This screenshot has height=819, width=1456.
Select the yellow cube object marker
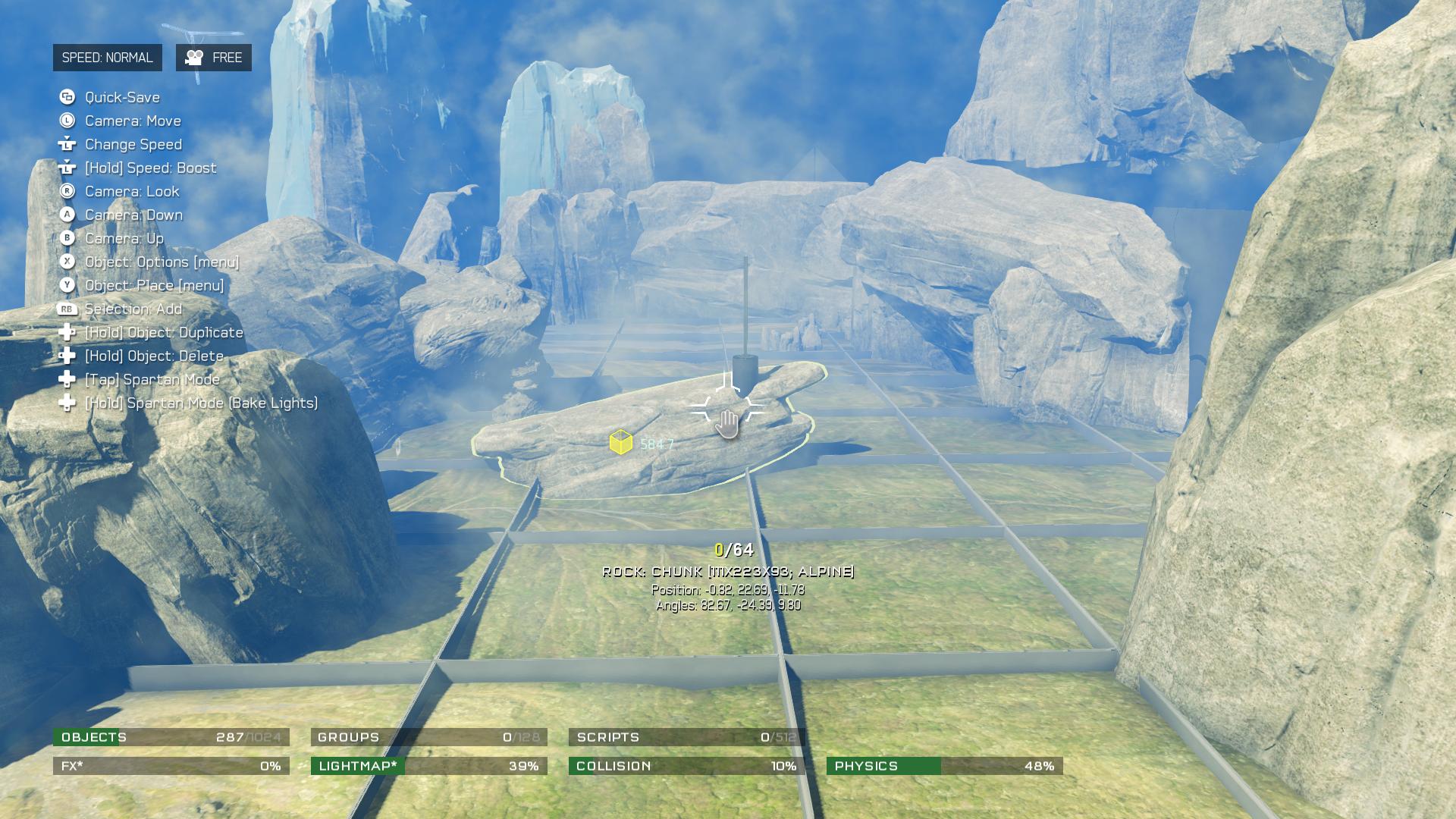point(621,442)
